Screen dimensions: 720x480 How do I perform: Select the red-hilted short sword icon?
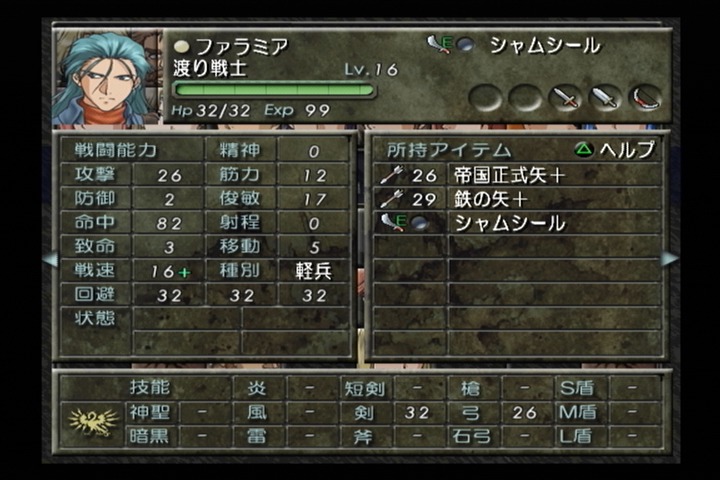tap(566, 98)
